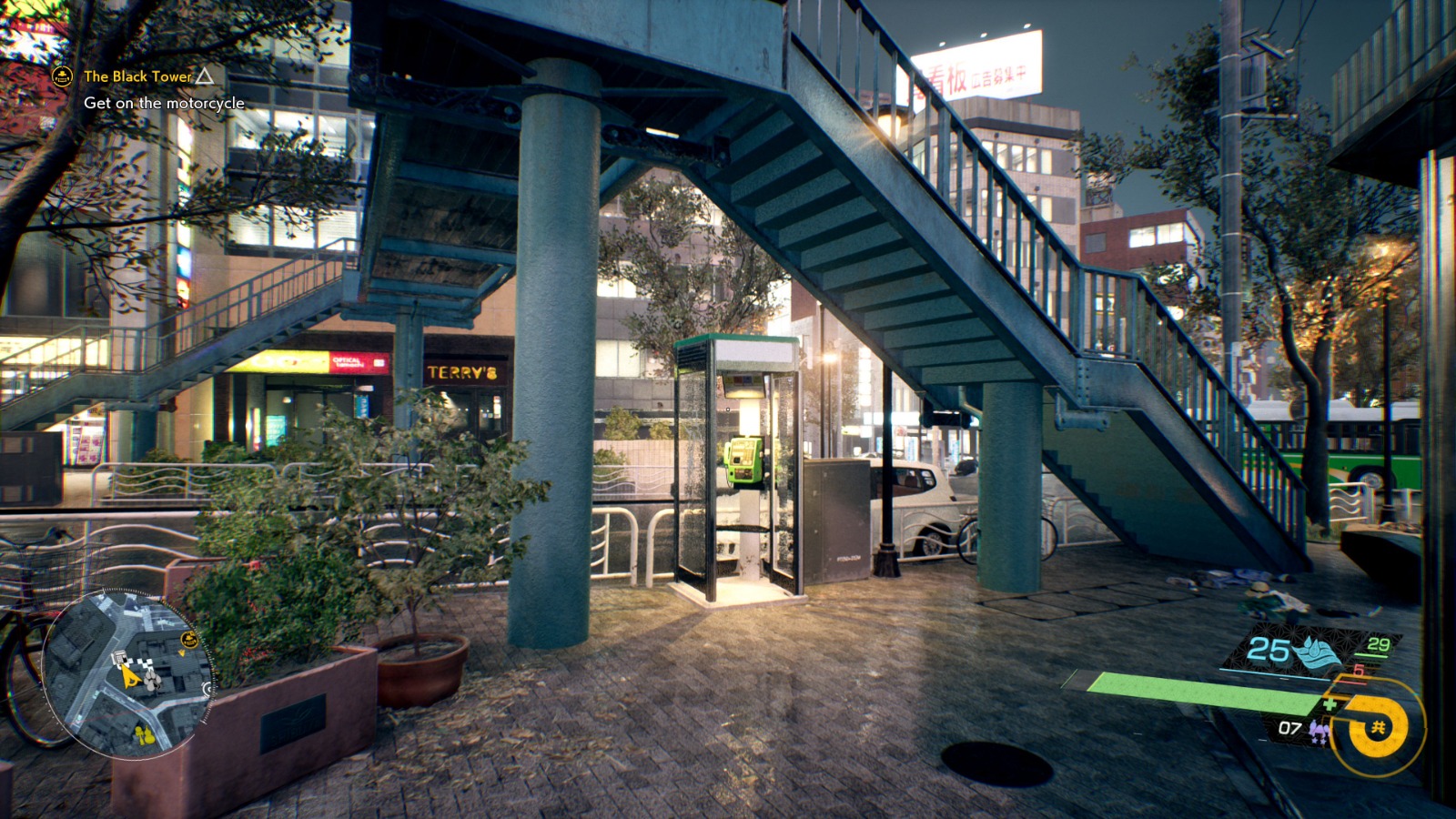
Task: Click the Get on the motorcycle objective text
Action: point(164,105)
